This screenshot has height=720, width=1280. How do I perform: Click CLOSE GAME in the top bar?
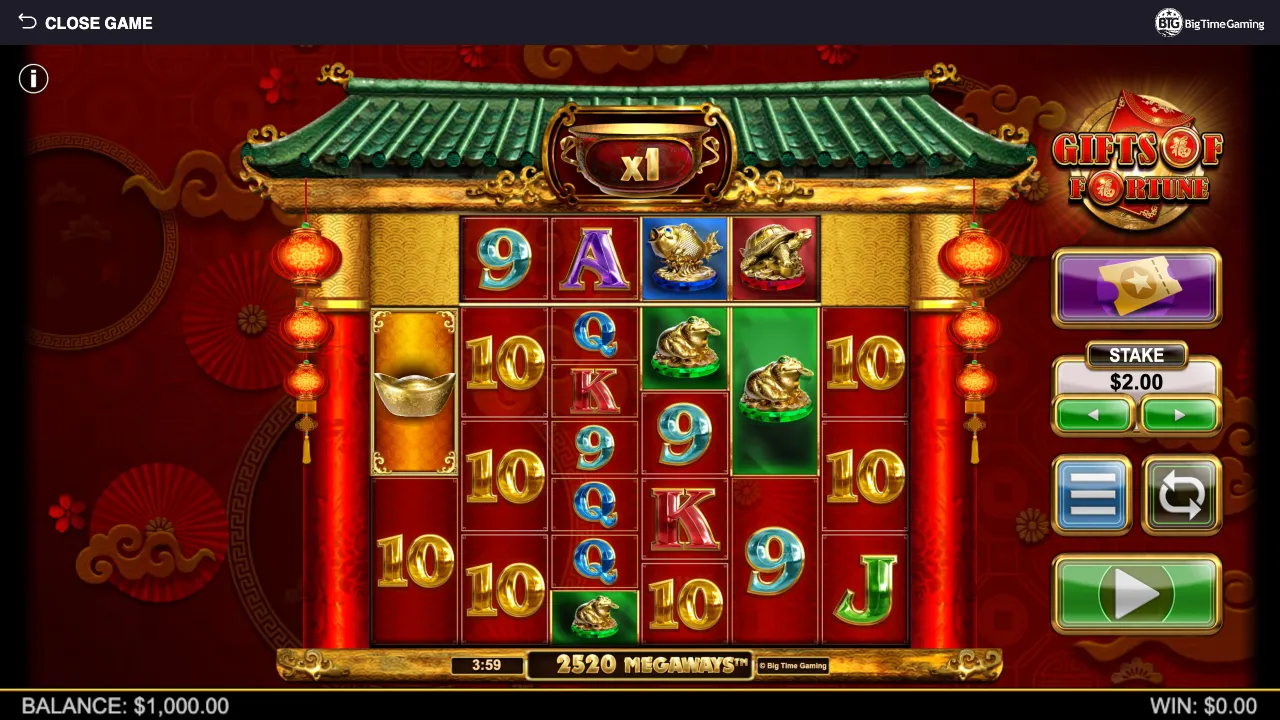[99, 22]
